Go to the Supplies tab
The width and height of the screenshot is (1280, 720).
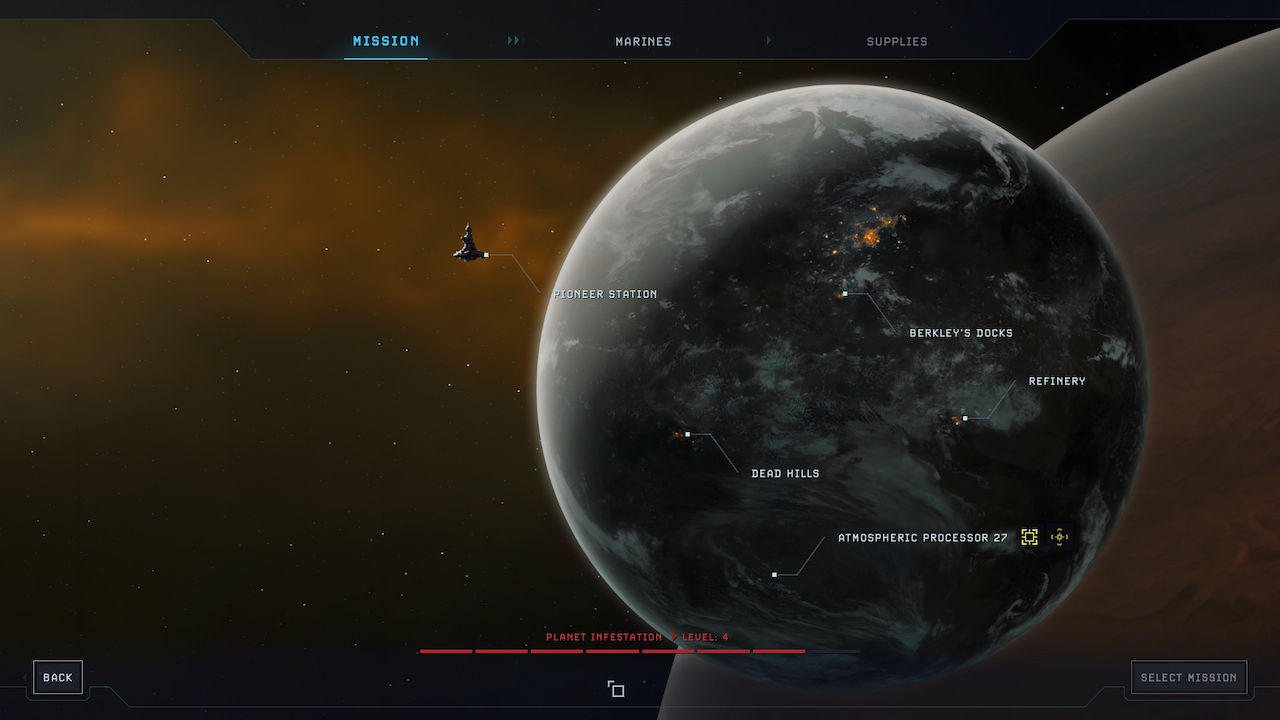[x=897, y=42]
